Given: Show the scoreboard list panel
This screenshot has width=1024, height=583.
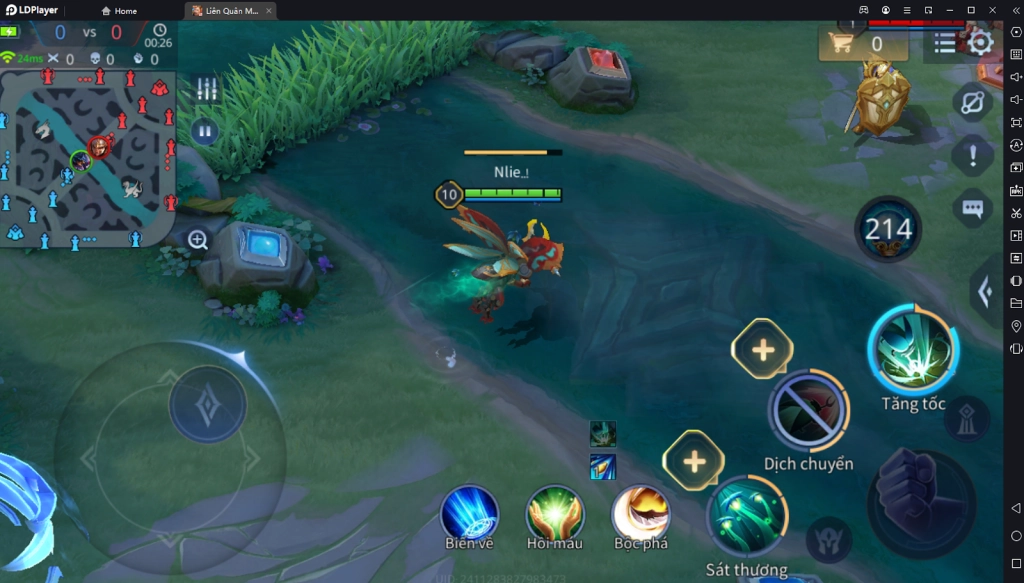Looking at the screenshot, I should click(945, 43).
